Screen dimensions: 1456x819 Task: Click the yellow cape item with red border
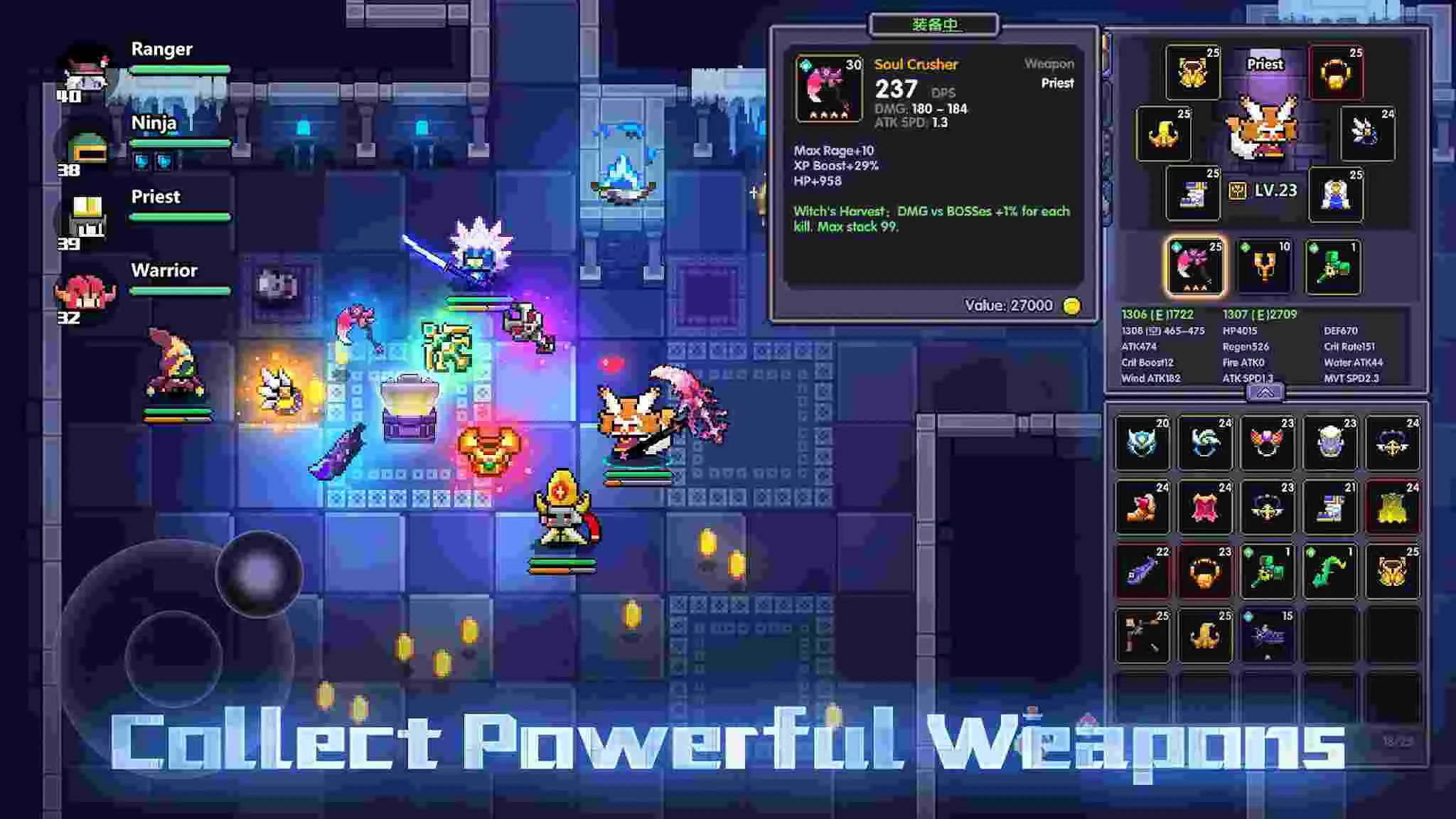point(1393,508)
